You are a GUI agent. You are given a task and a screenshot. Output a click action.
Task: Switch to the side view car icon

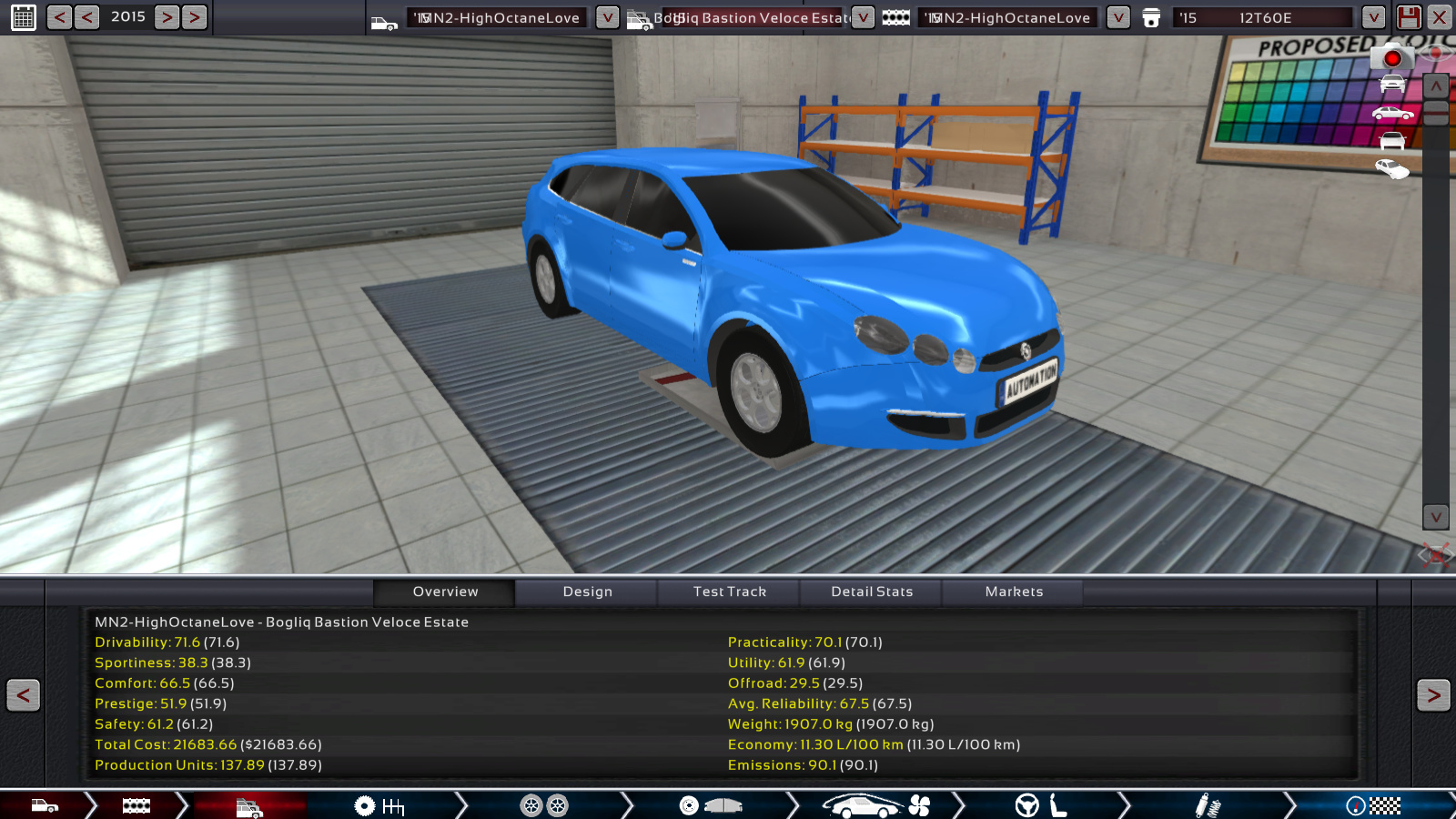click(1392, 114)
